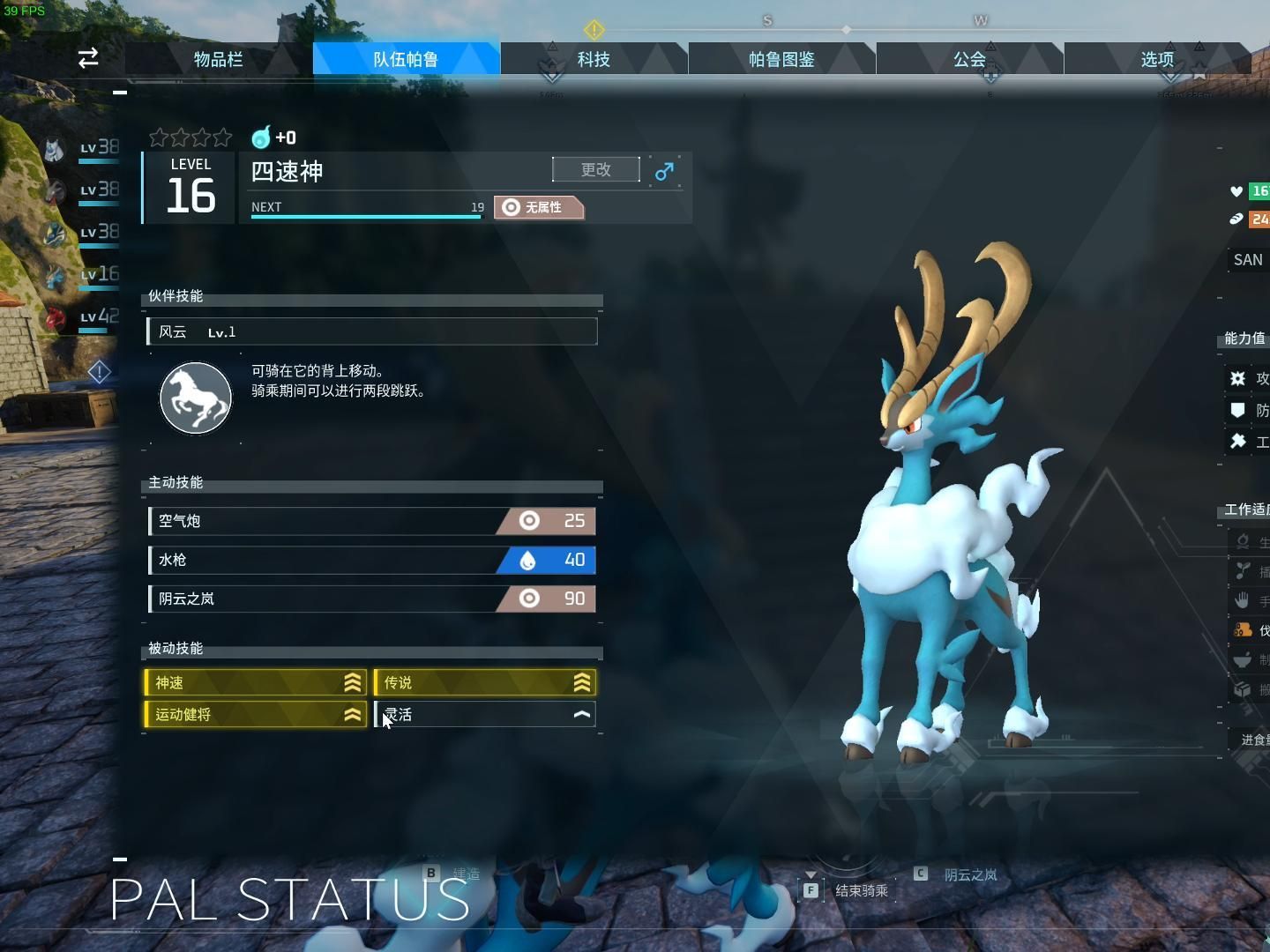The height and width of the screenshot is (952, 1270).
Task: Click the kindling (生火) work suitability icon
Action: pyautogui.click(x=1244, y=542)
